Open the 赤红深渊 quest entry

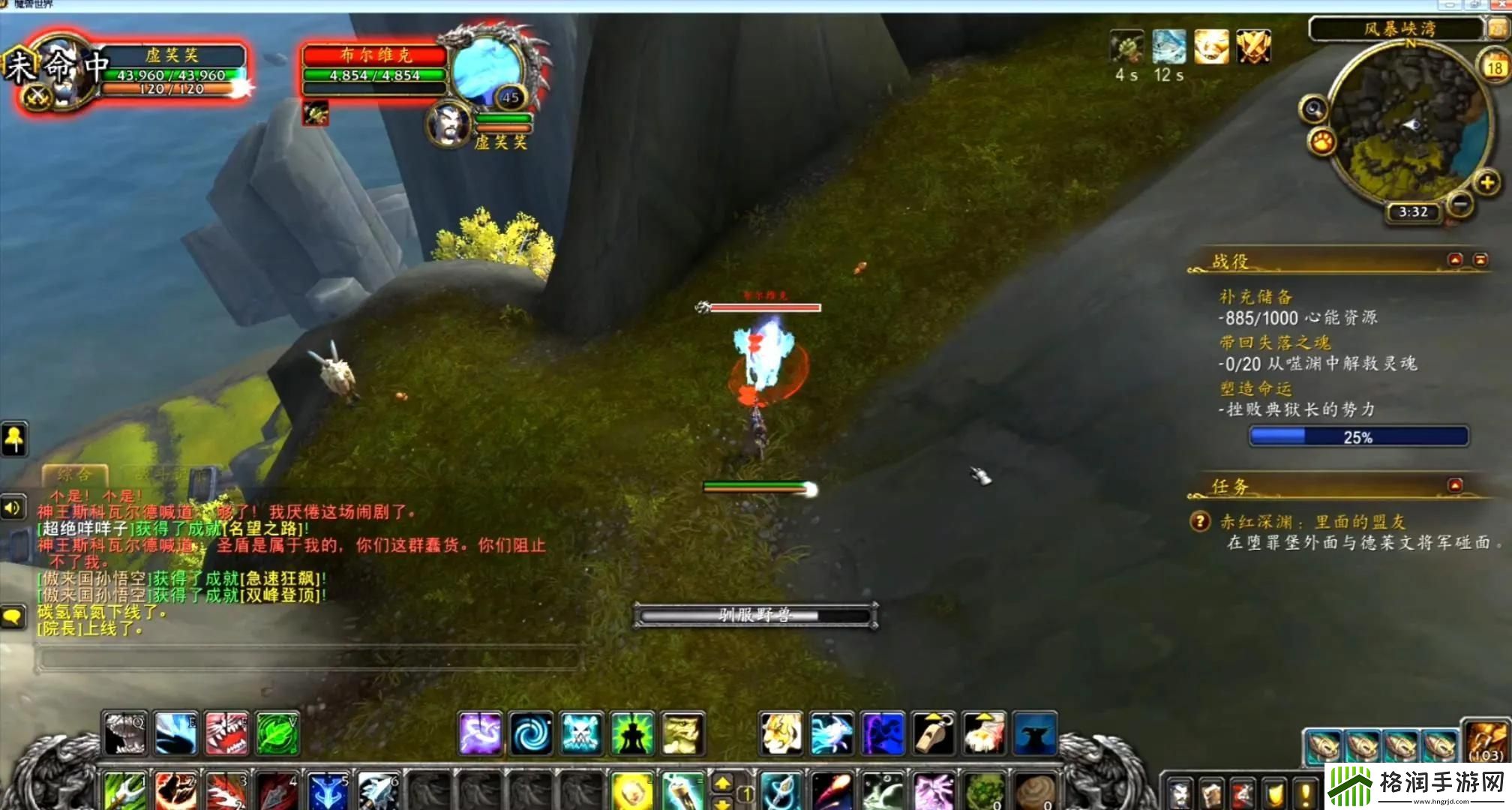pos(1312,522)
